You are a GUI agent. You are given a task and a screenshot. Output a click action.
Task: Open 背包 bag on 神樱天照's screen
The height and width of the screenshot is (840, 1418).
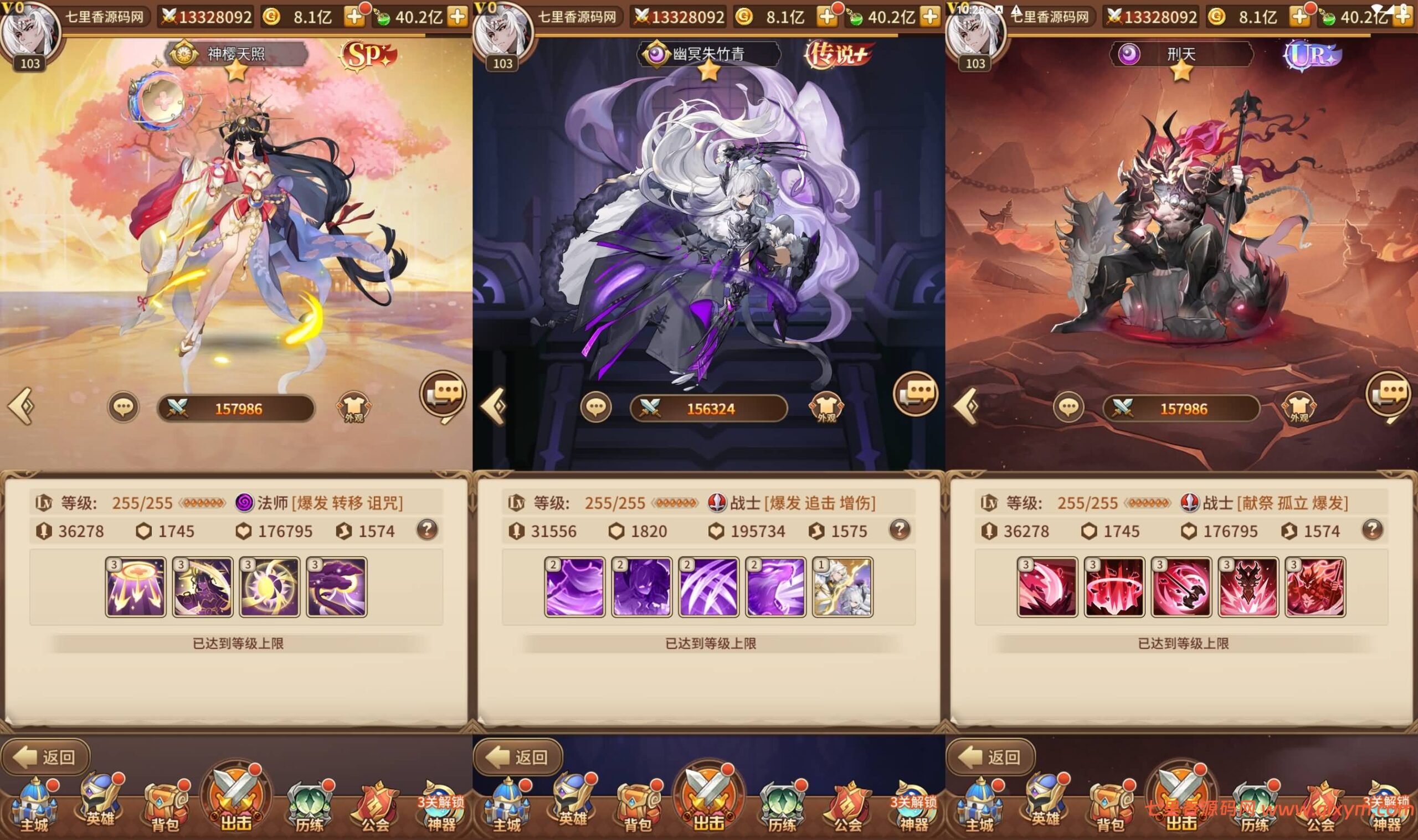point(164,807)
